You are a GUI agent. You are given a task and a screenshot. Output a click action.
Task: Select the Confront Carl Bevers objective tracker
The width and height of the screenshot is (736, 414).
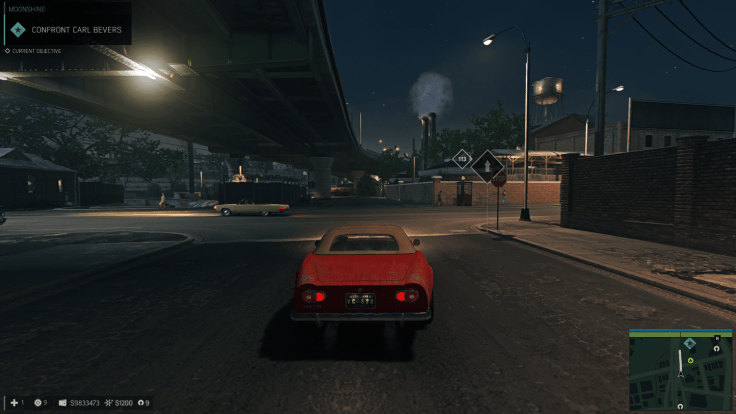pos(68,30)
